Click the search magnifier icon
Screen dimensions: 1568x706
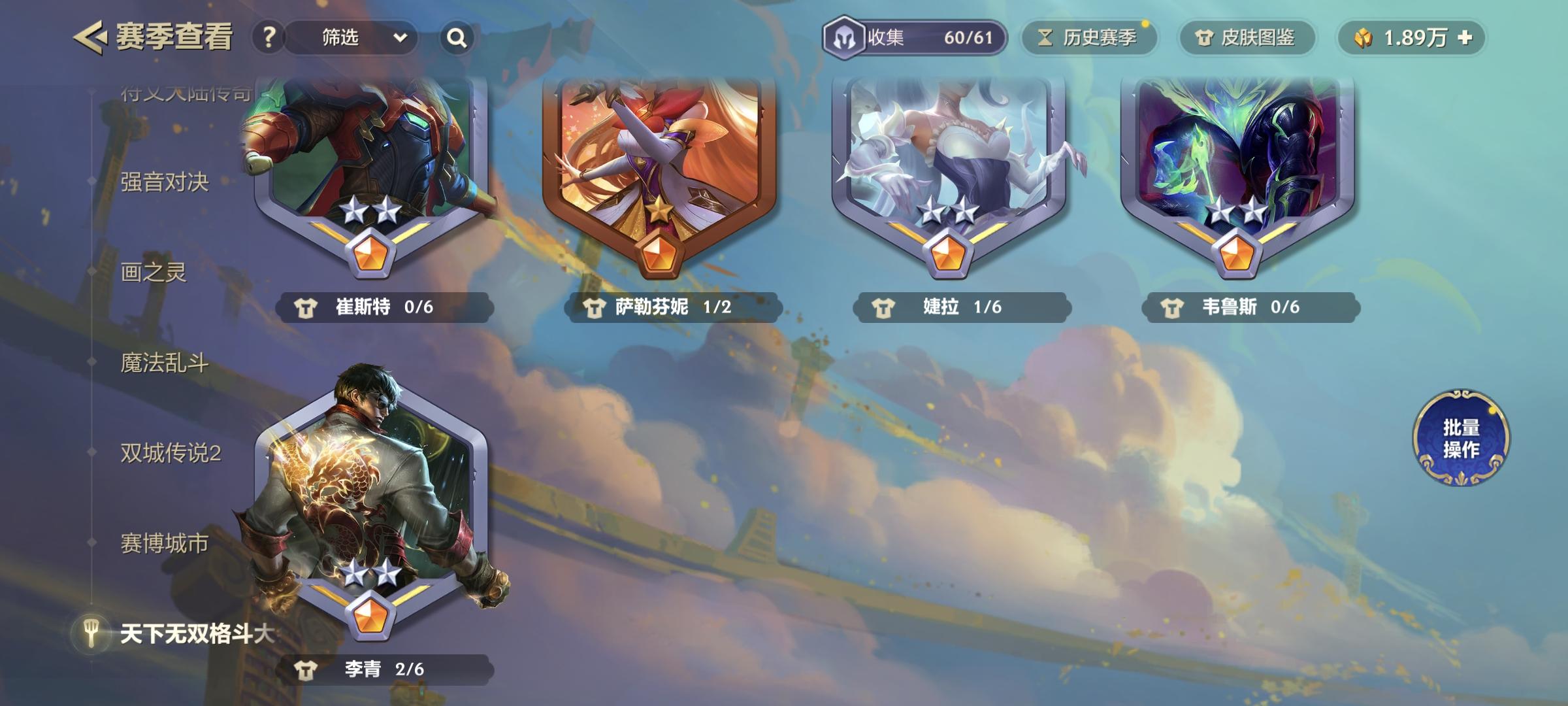click(x=457, y=37)
